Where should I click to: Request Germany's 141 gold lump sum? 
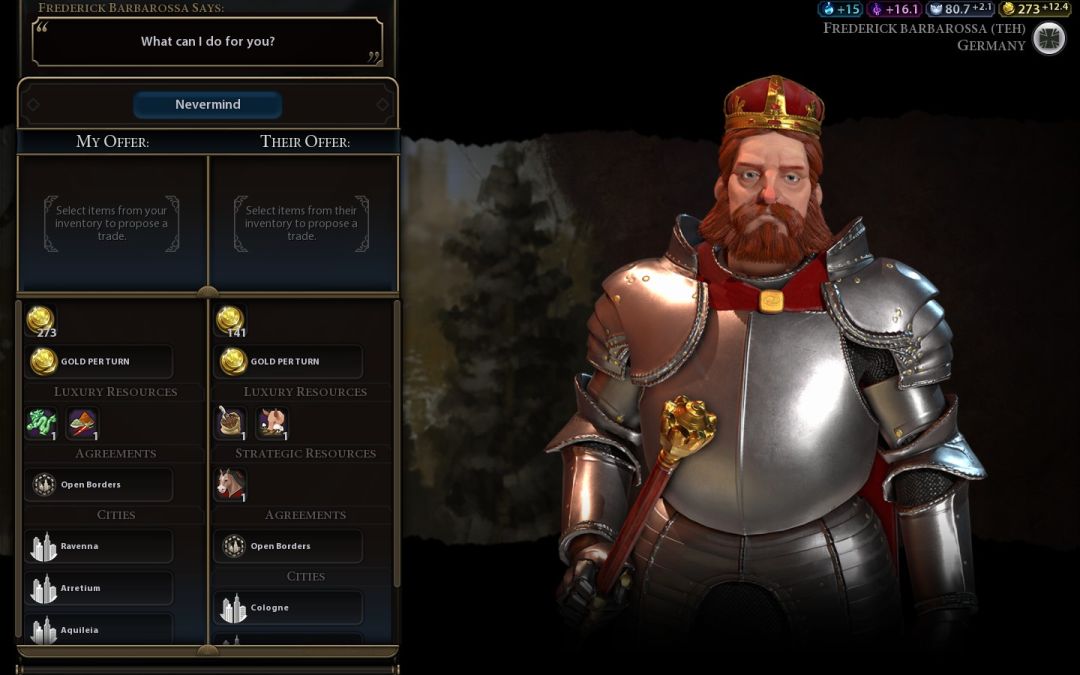coord(231,321)
